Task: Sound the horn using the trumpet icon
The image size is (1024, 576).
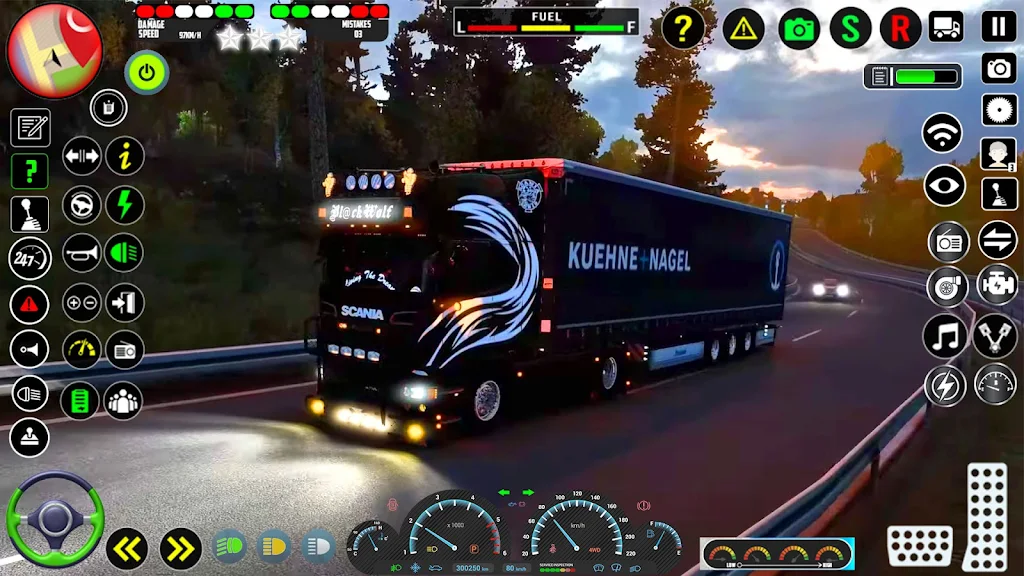Action: [x=82, y=254]
